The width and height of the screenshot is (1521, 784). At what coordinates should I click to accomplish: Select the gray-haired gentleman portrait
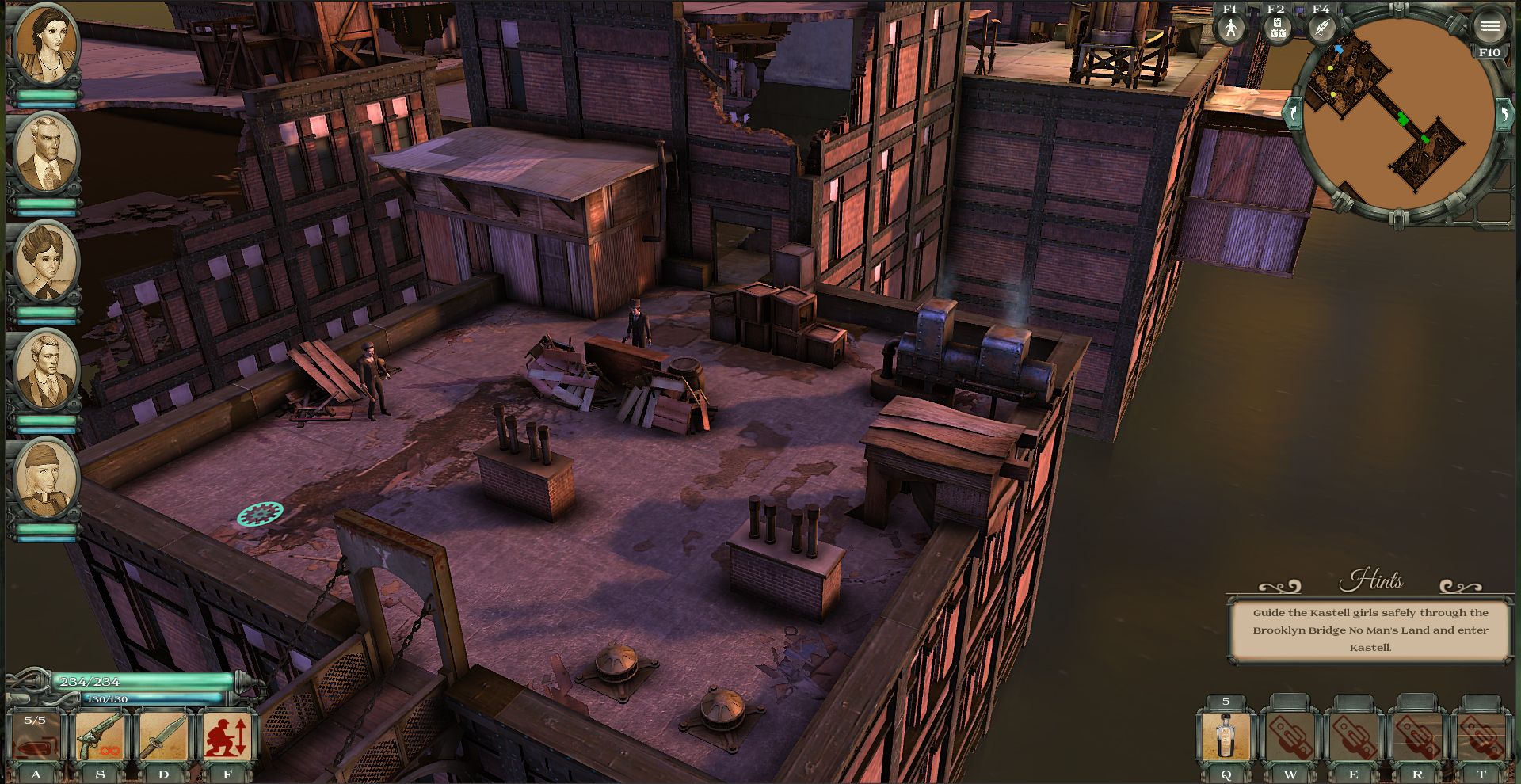(x=45, y=153)
